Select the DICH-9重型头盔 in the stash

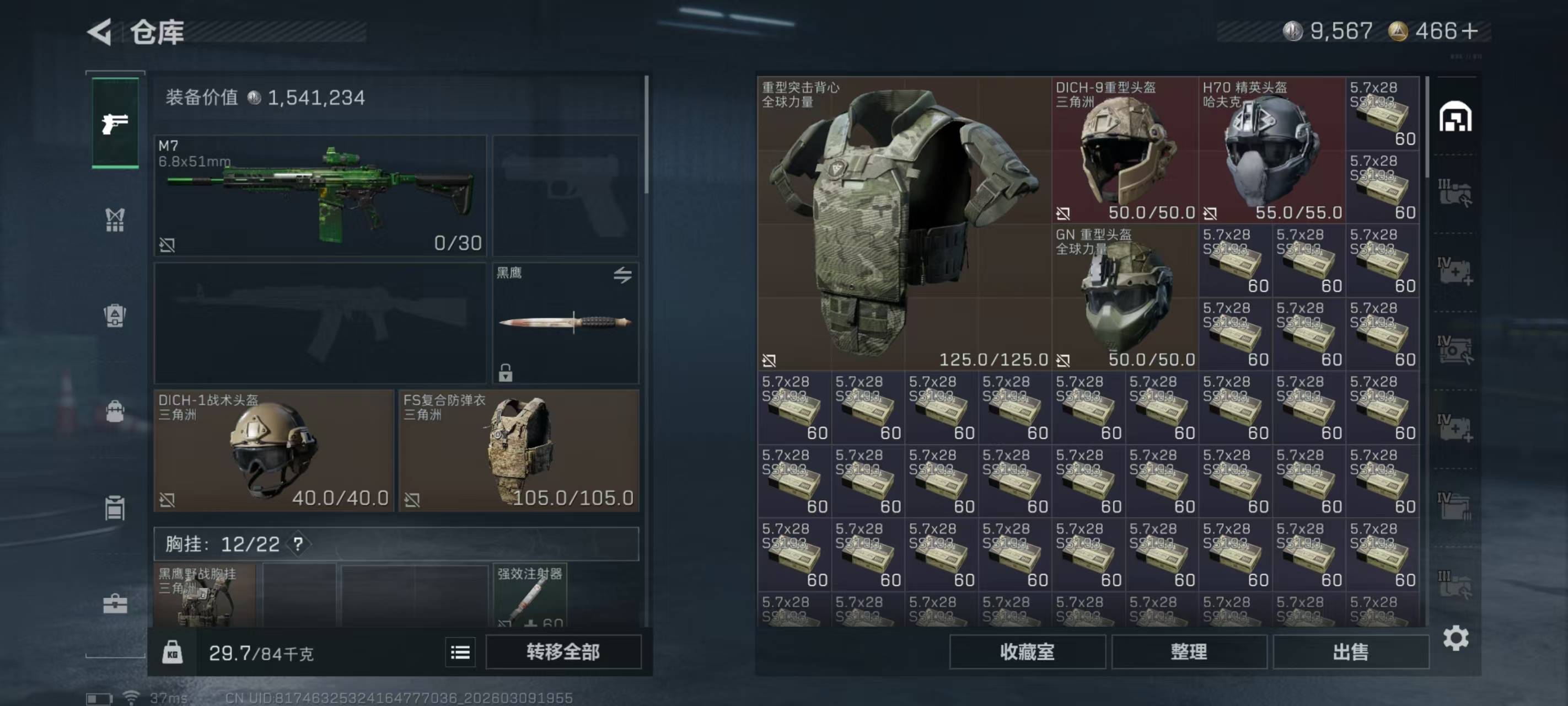click(1125, 150)
